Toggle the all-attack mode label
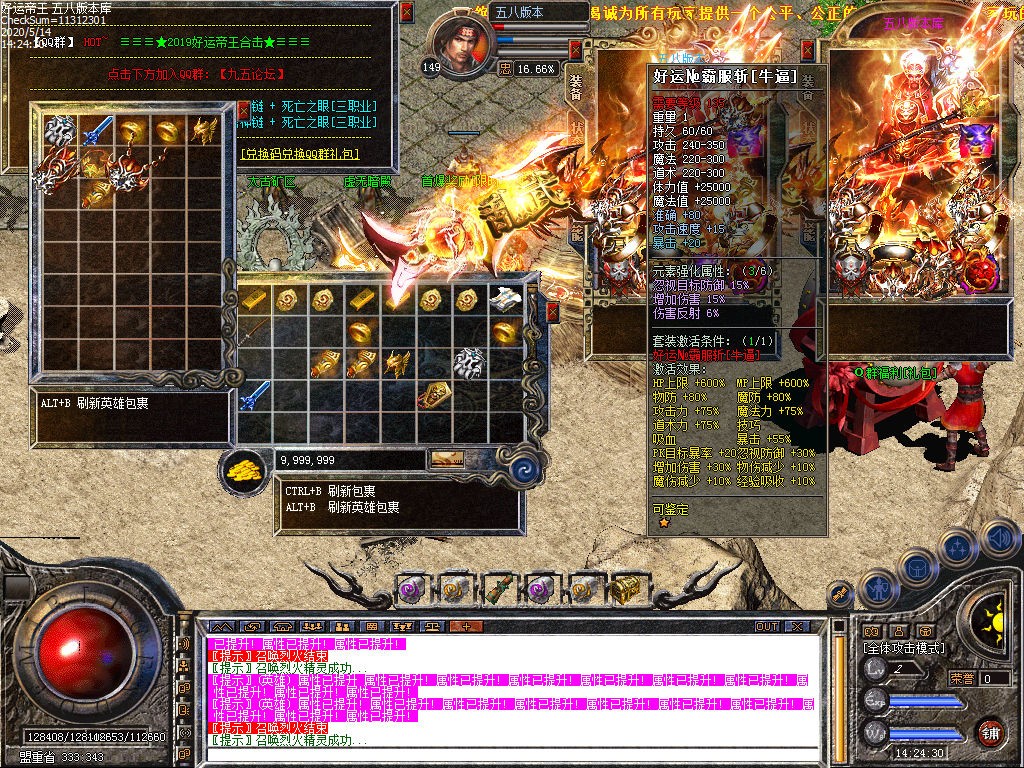Viewport: 1024px width, 768px height. point(904,648)
